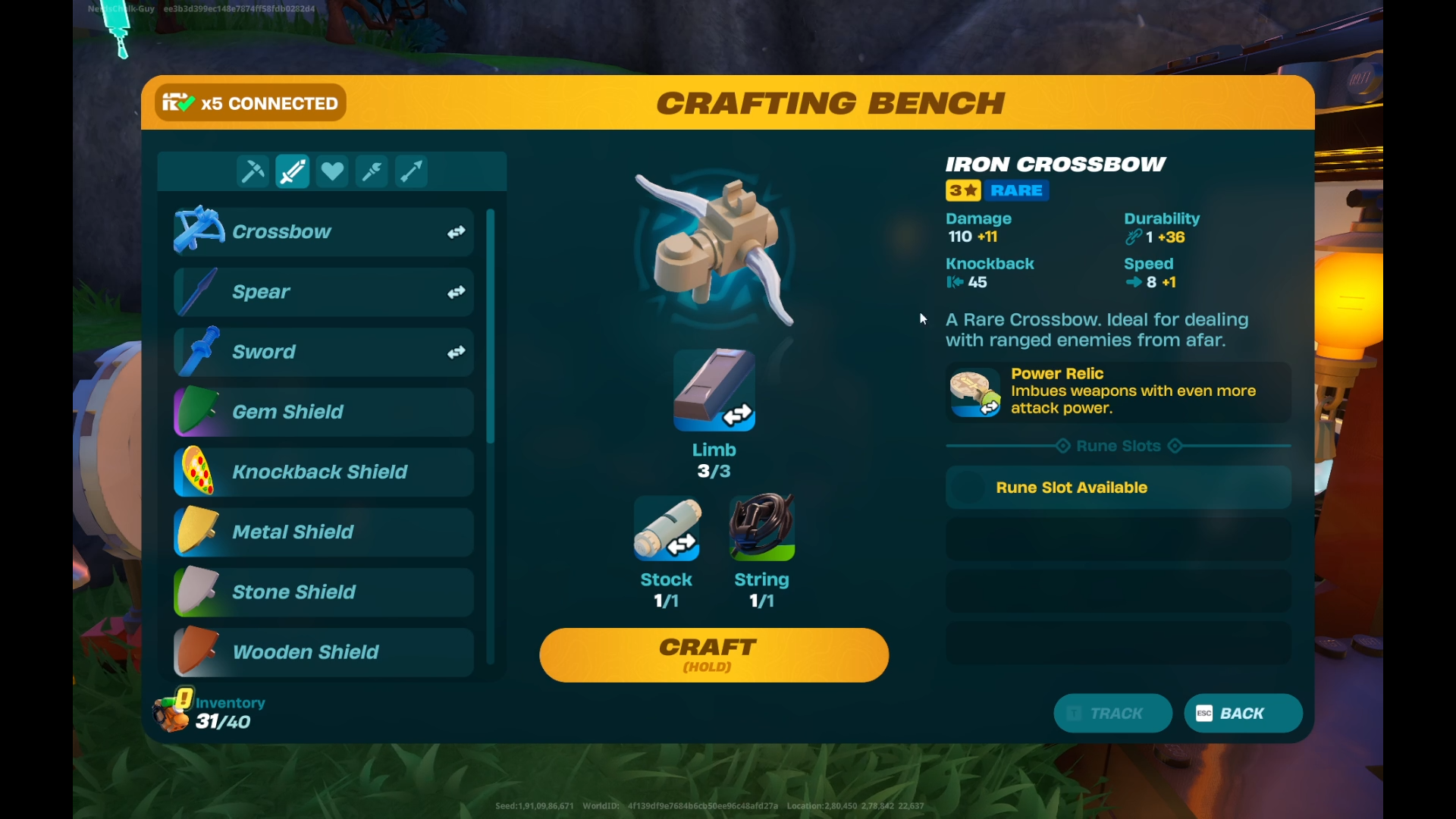1456x819 pixels.
Task: Switch to the arrow ammo tab
Action: (412, 171)
